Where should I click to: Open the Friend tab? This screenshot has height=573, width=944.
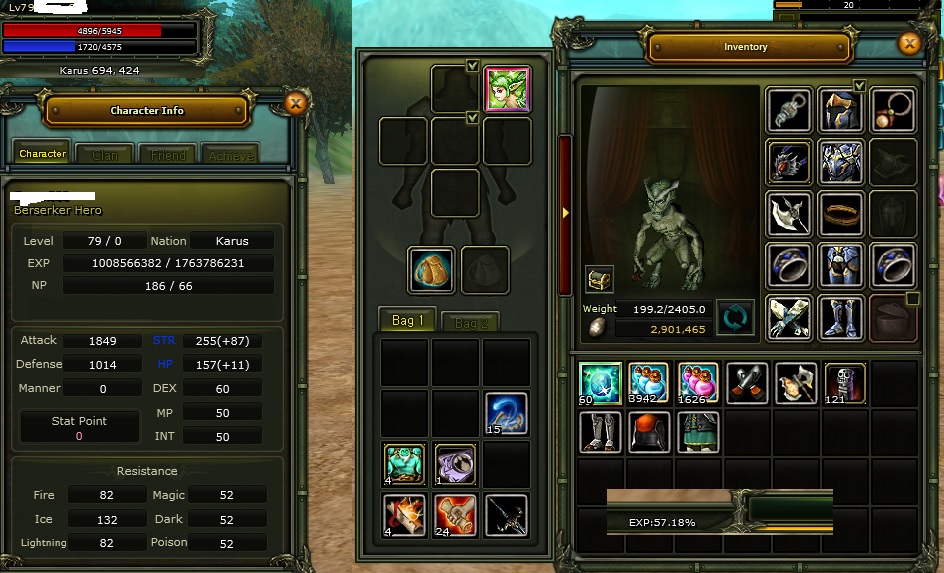(x=168, y=155)
